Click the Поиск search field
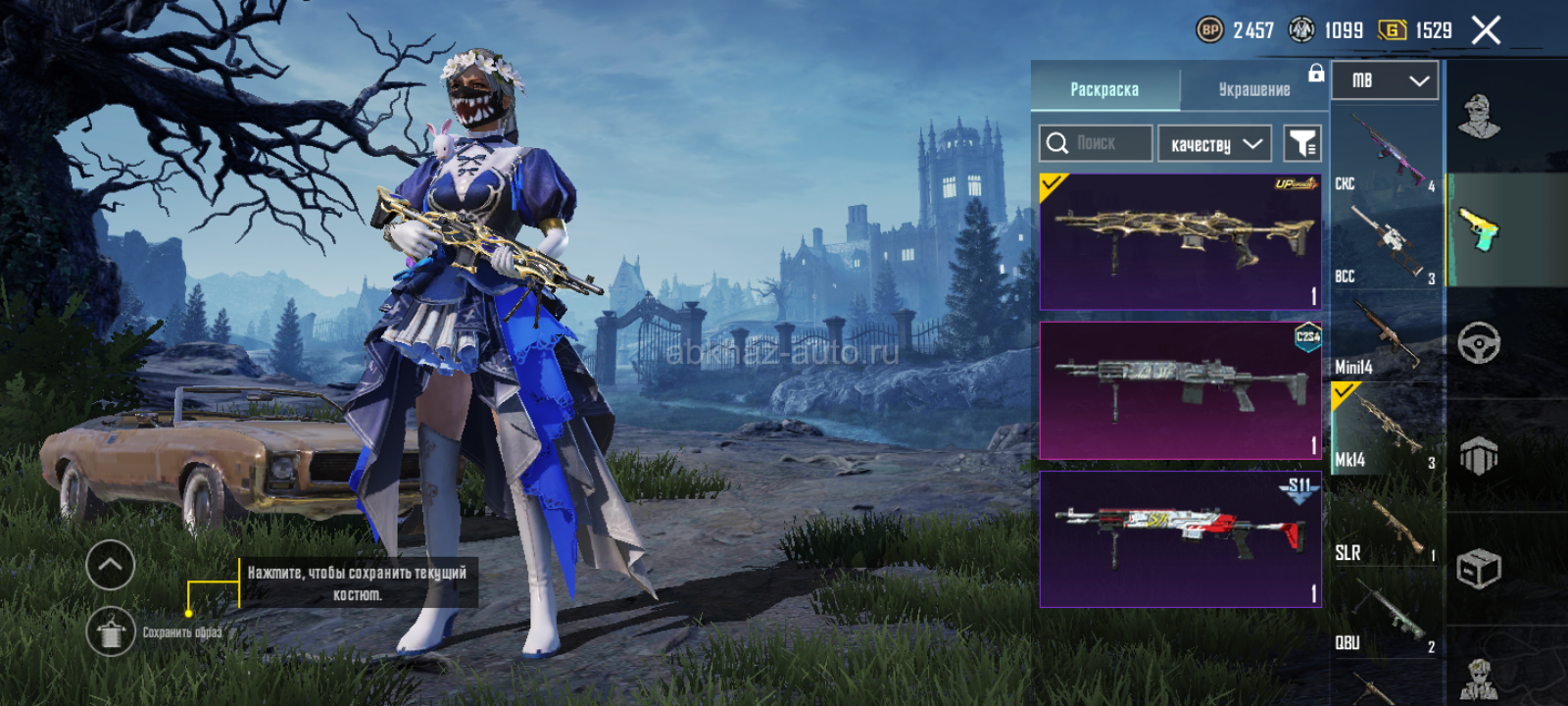Screen dimensions: 1568x706 coord(1096,143)
